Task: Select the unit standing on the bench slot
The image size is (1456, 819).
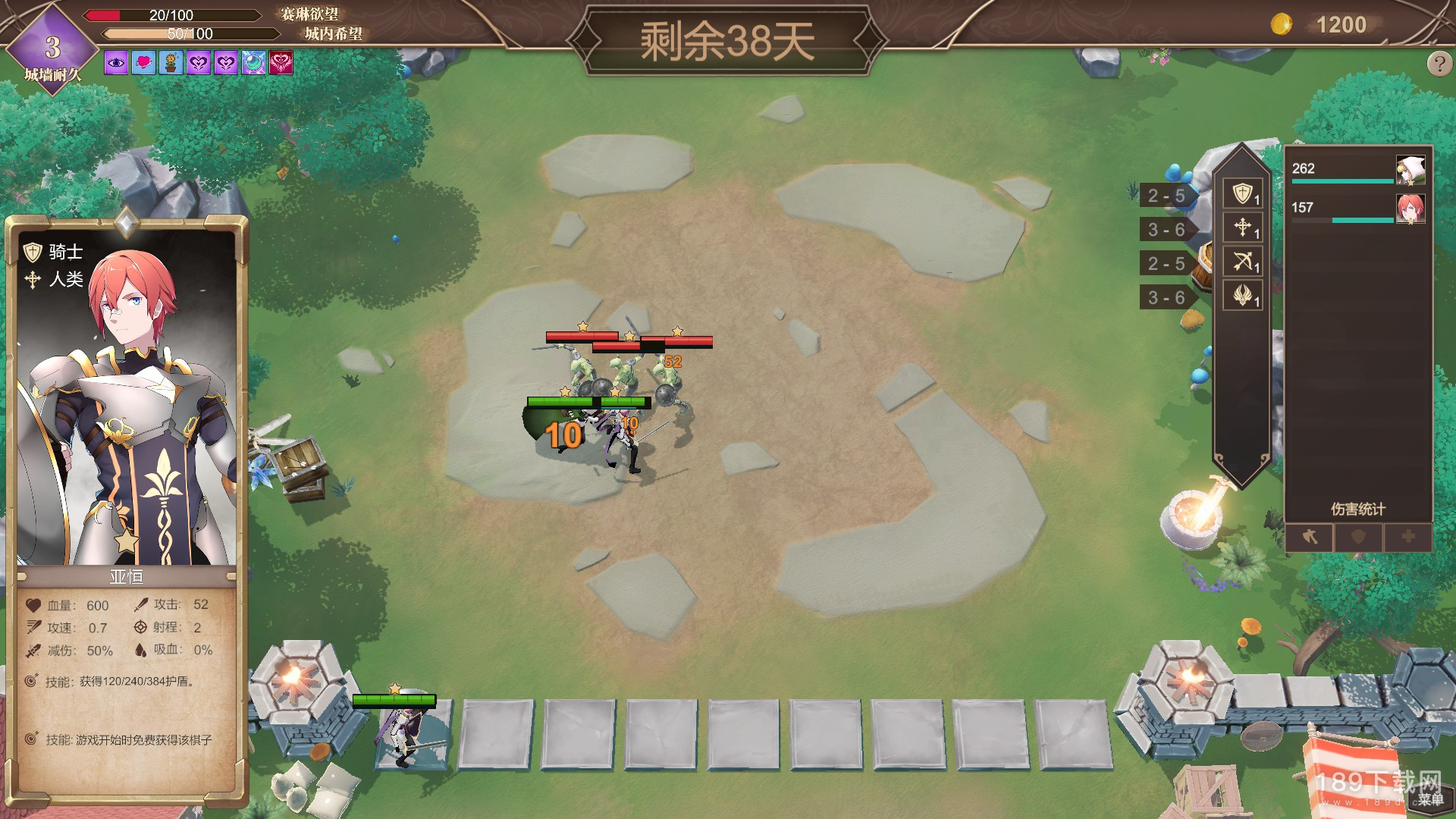Action: click(403, 732)
